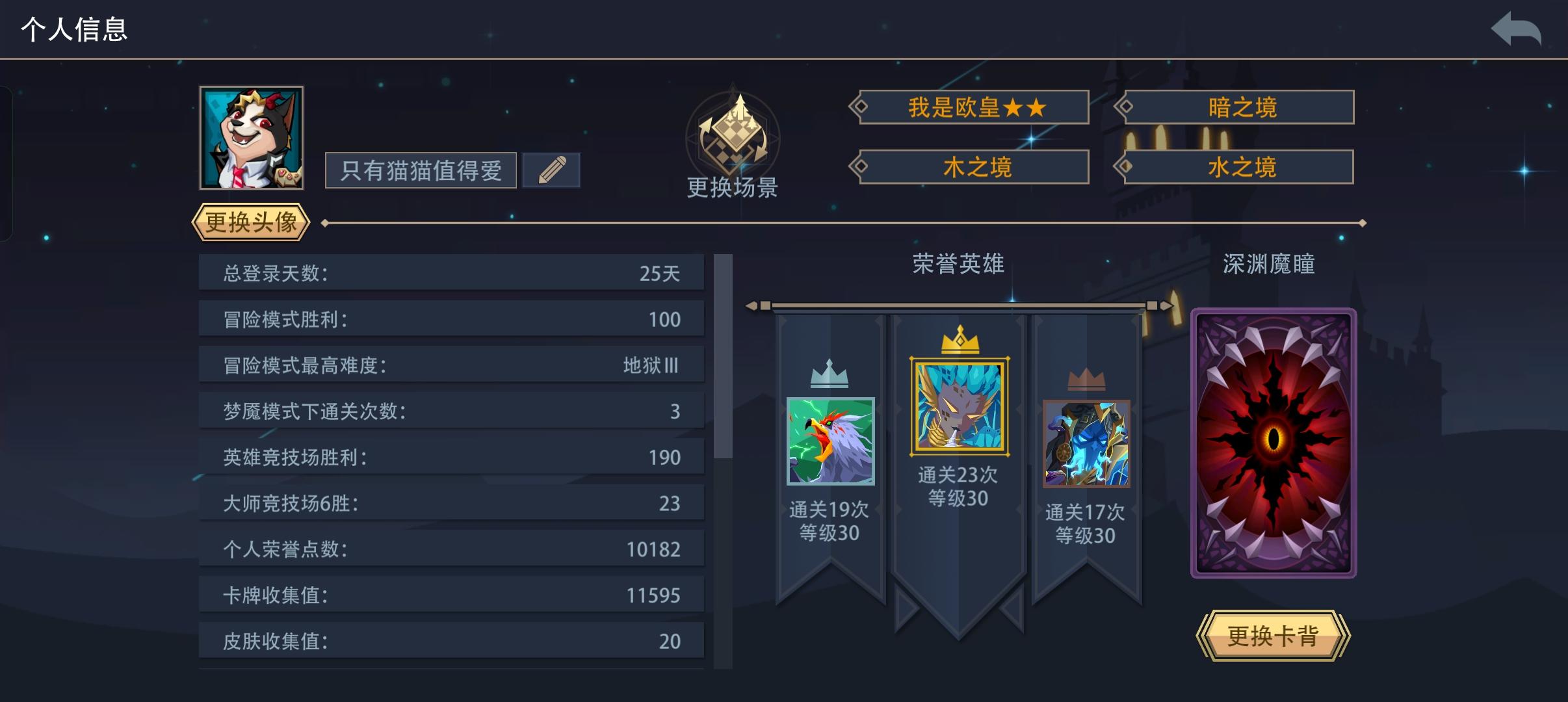Select the 木之境 scene banner
Image resolution: width=1568 pixels, height=702 pixels.
(x=972, y=166)
